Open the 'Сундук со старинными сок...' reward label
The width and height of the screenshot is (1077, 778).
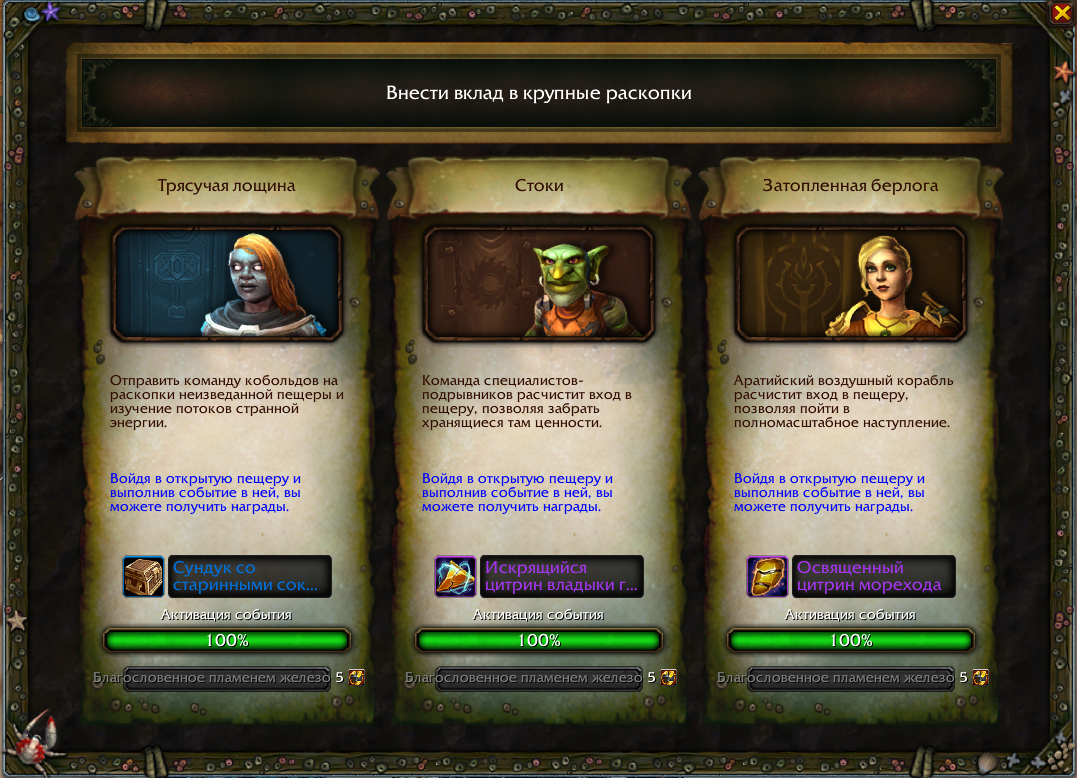(x=250, y=577)
